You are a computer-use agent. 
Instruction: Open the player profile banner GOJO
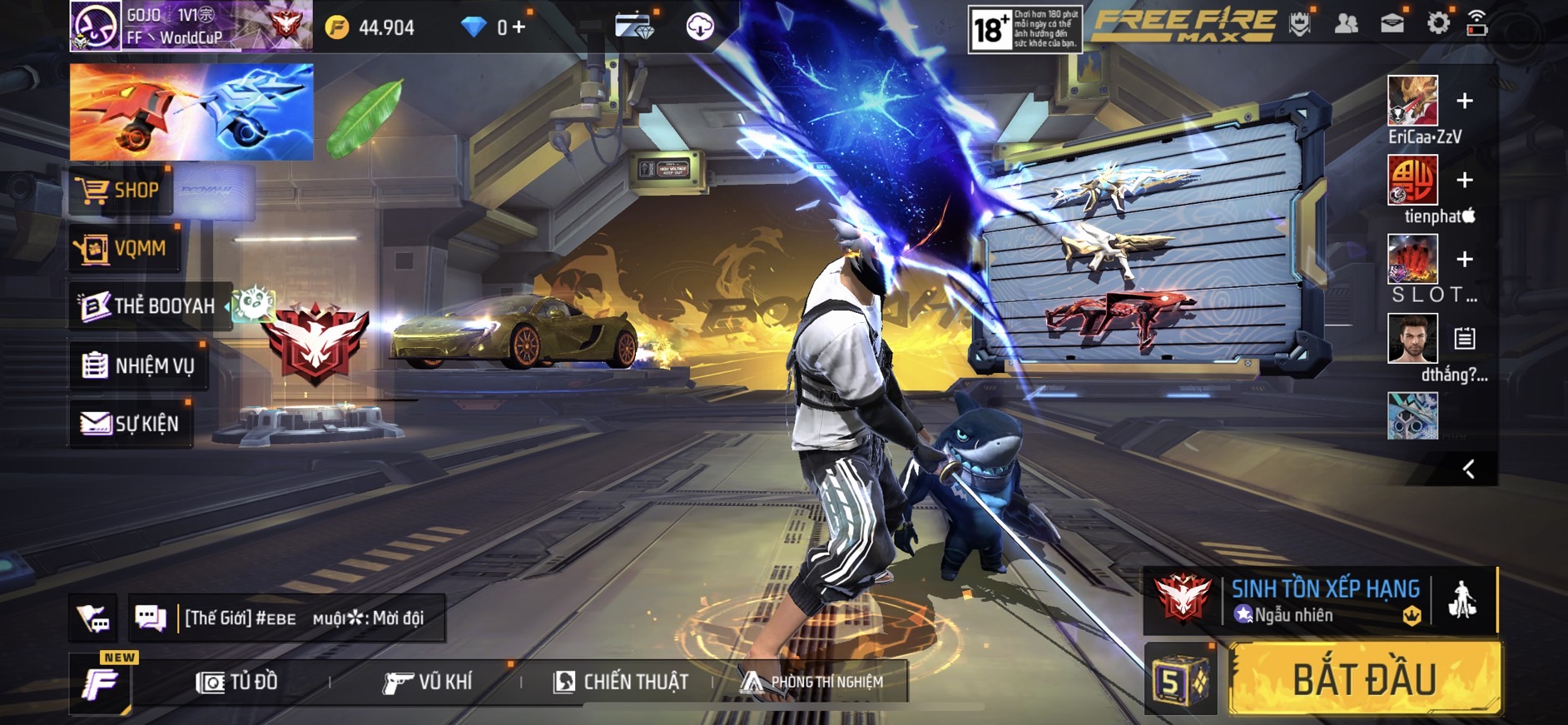pyautogui.click(x=190, y=27)
